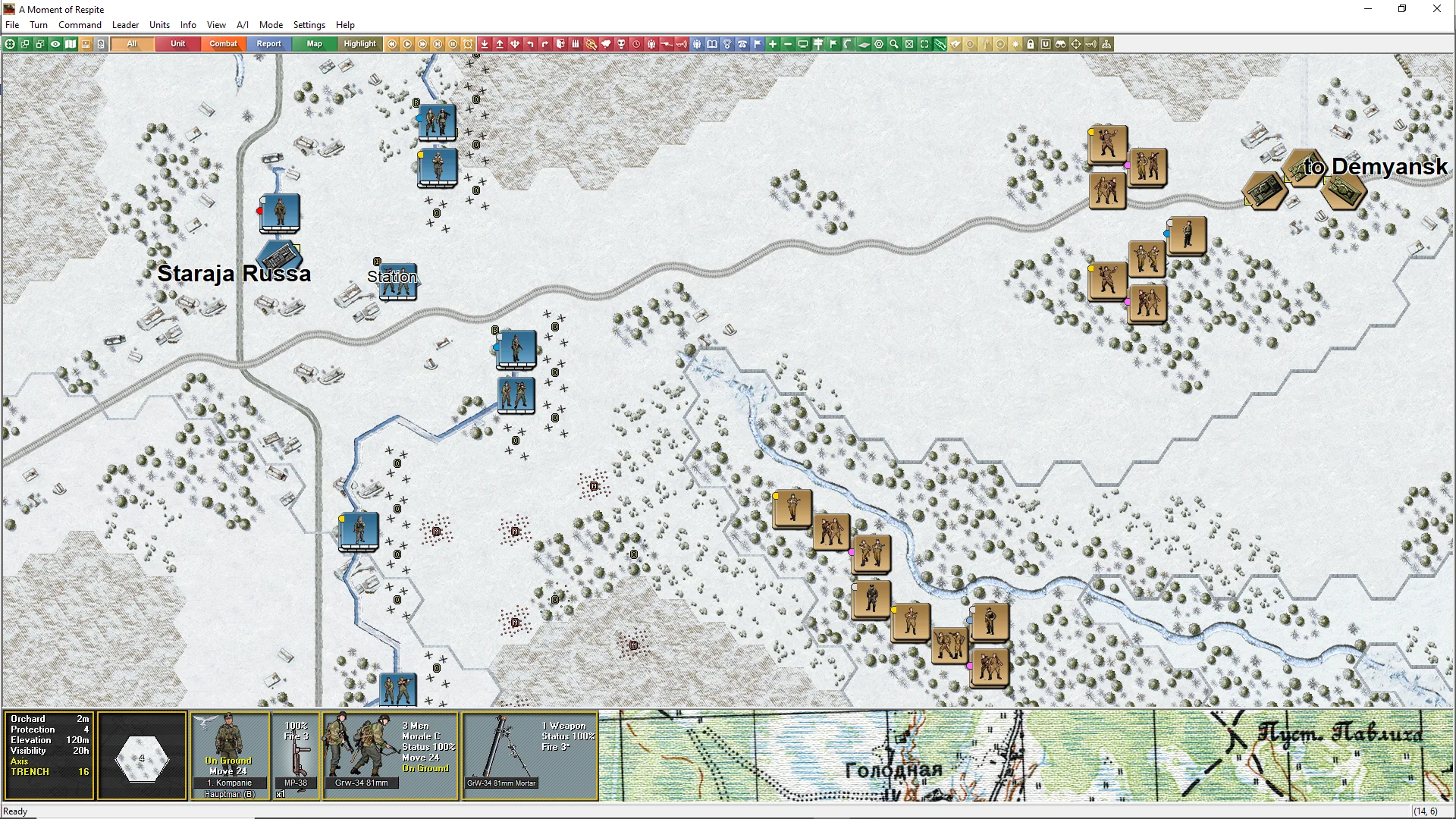Screen dimensions: 1456x819
Task: Open the Help menu
Action: pyautogui.click(x=345, y=25)
